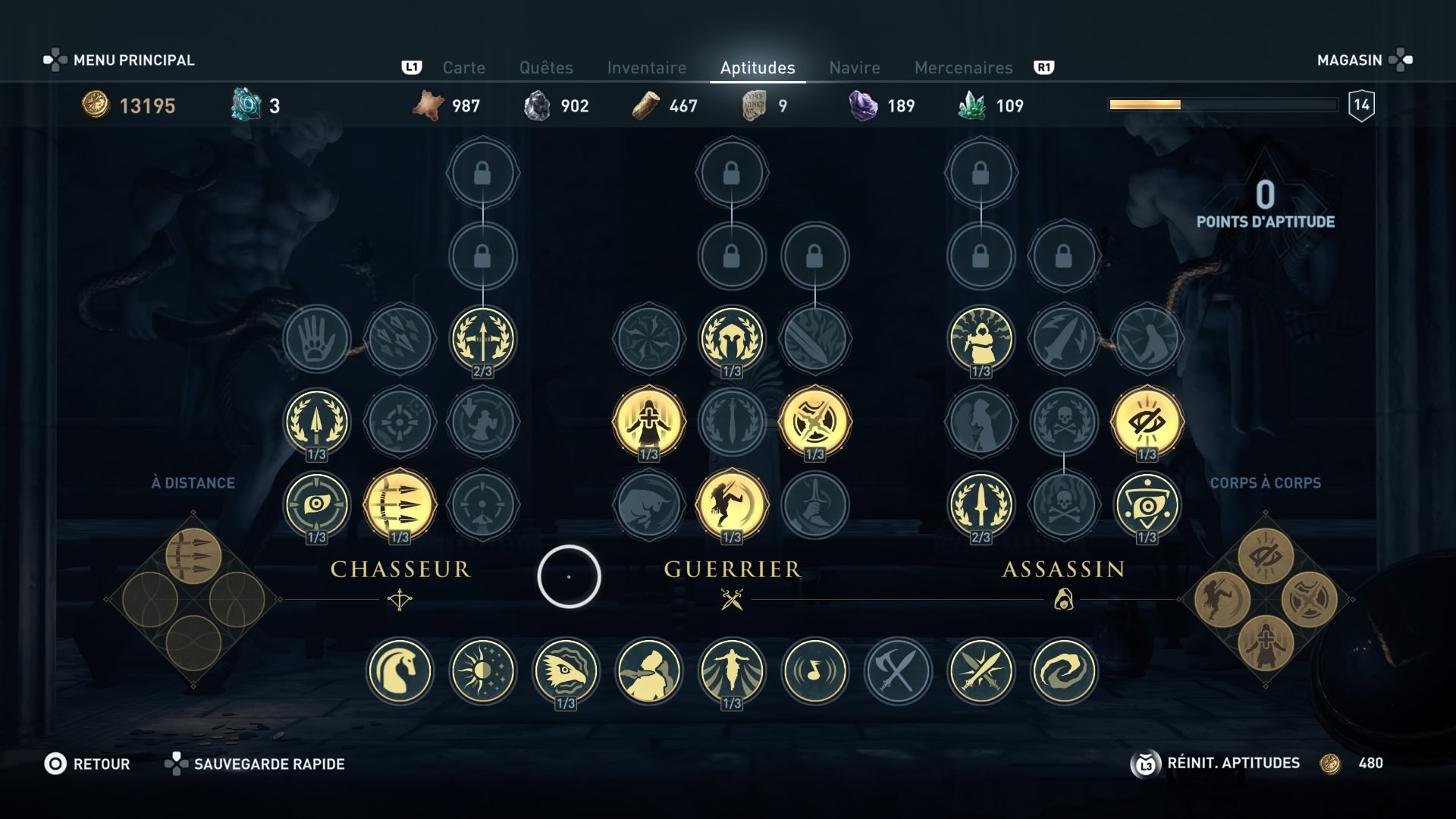
Task: Choose the eagle head skill icon
Action: (x=566, y=671)
